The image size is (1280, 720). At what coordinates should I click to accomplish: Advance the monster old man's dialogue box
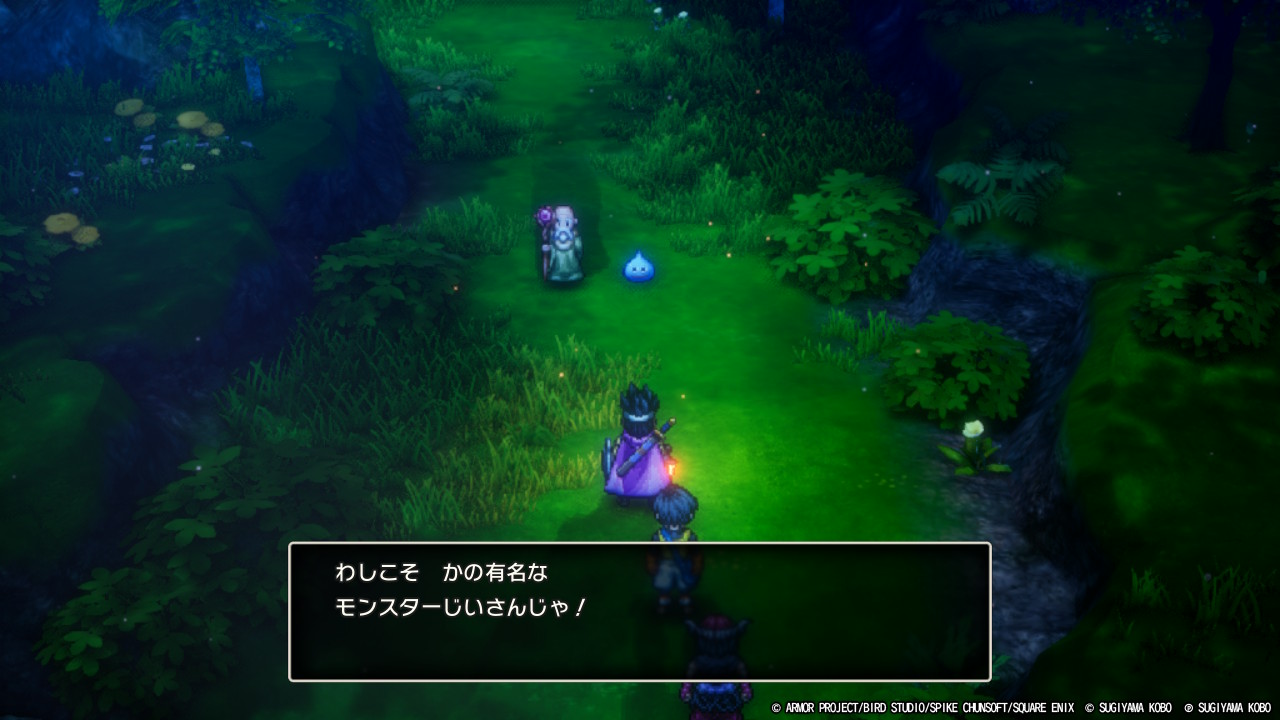(x=640, y=611)
